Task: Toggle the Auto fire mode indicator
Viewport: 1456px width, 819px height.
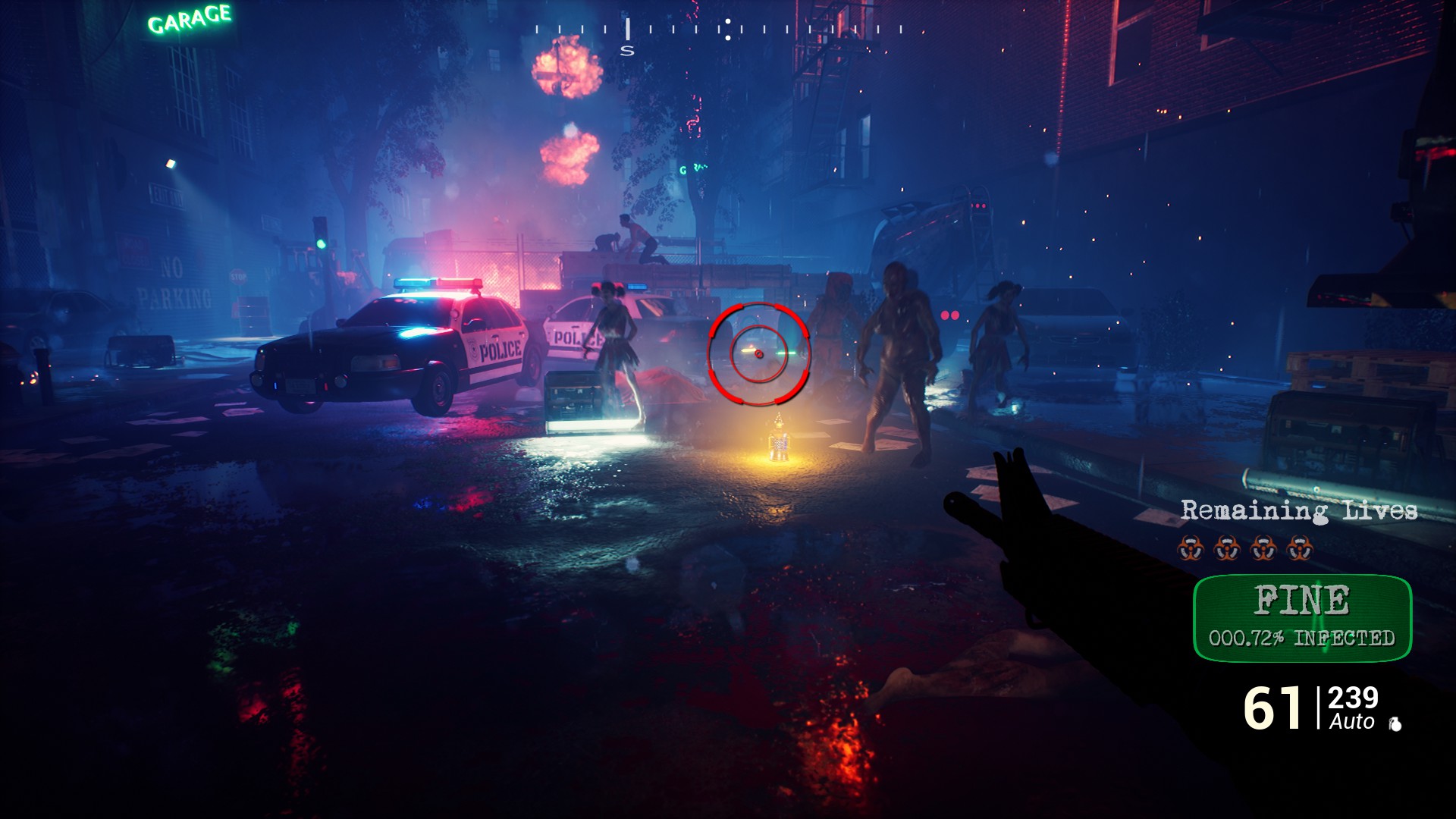Action: (1351, 721)
